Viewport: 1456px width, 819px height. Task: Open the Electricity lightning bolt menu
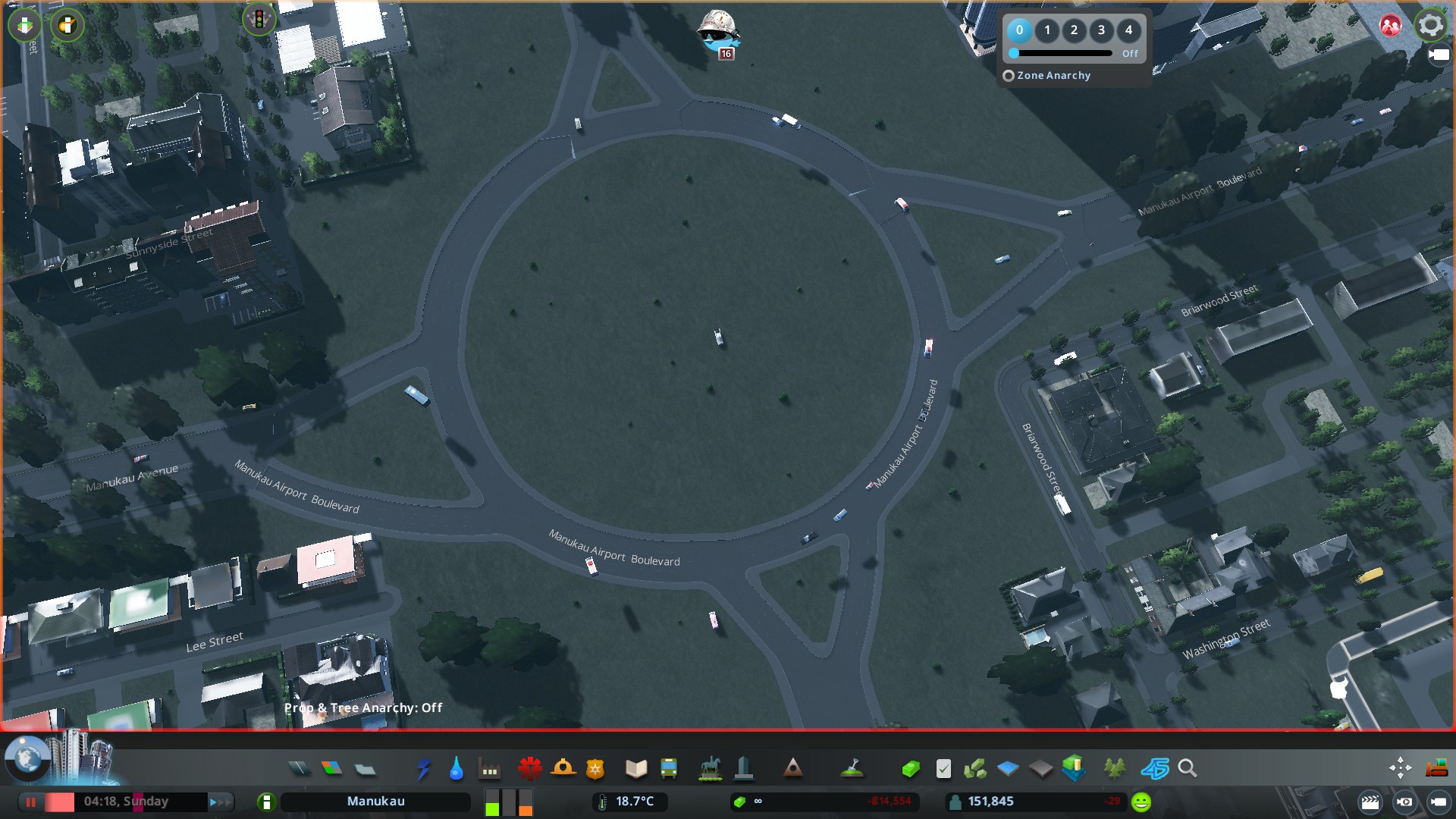(424, 769)
